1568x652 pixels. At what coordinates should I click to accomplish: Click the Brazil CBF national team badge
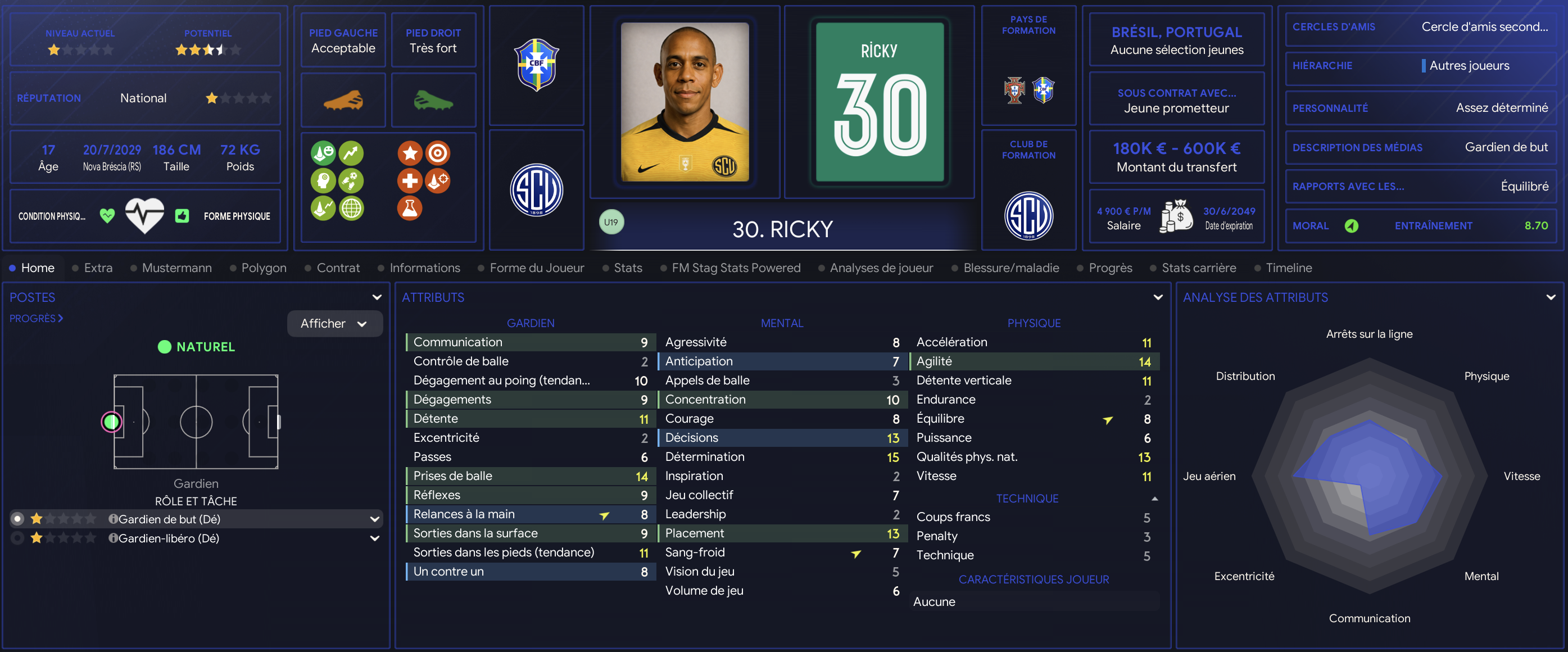(536, 65)
